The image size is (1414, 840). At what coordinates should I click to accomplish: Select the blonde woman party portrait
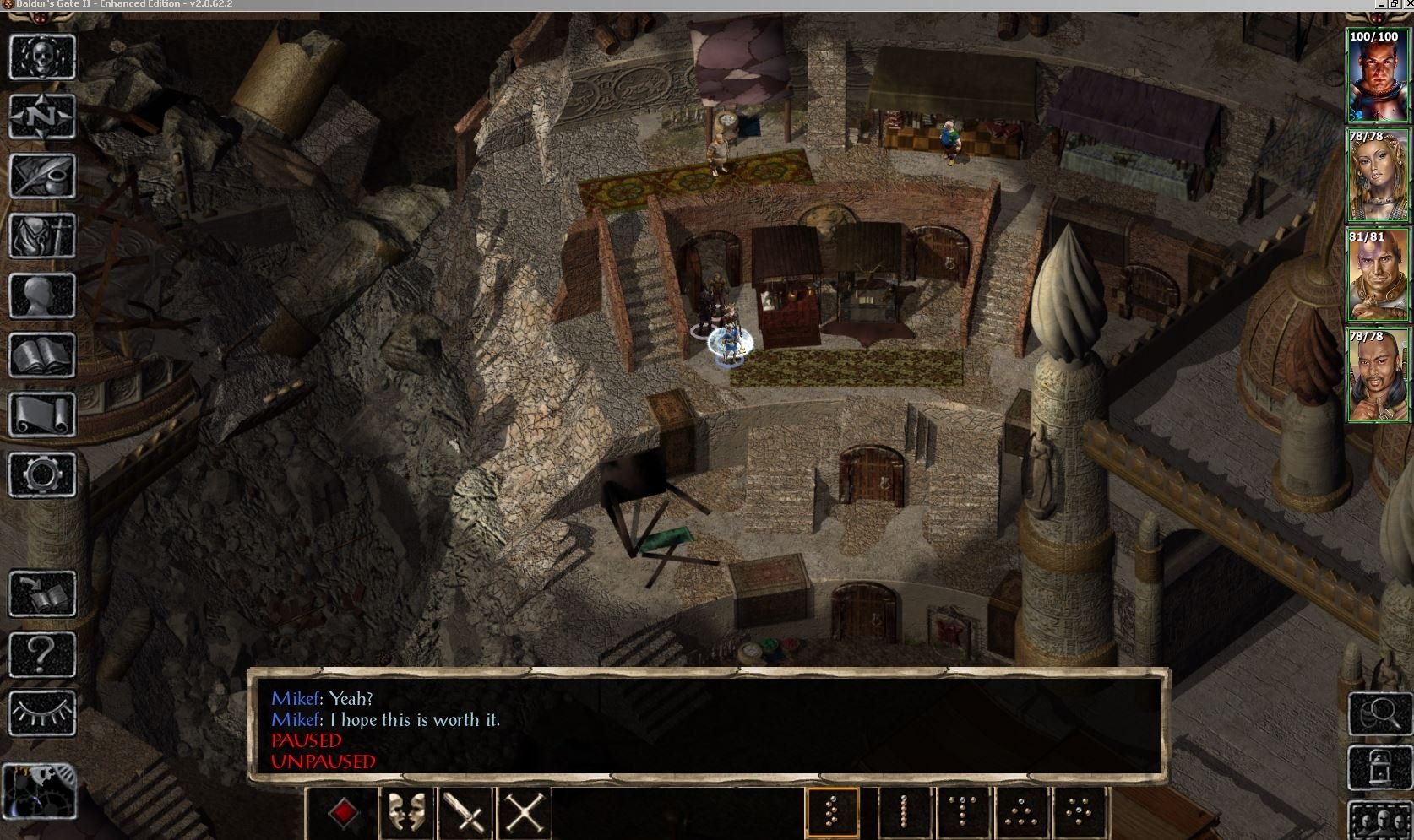(1377, 177)
